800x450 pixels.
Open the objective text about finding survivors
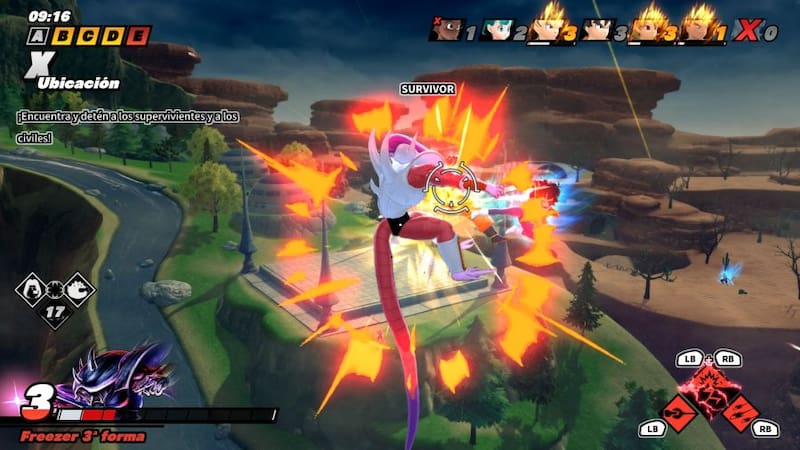(x=127, y=124)
